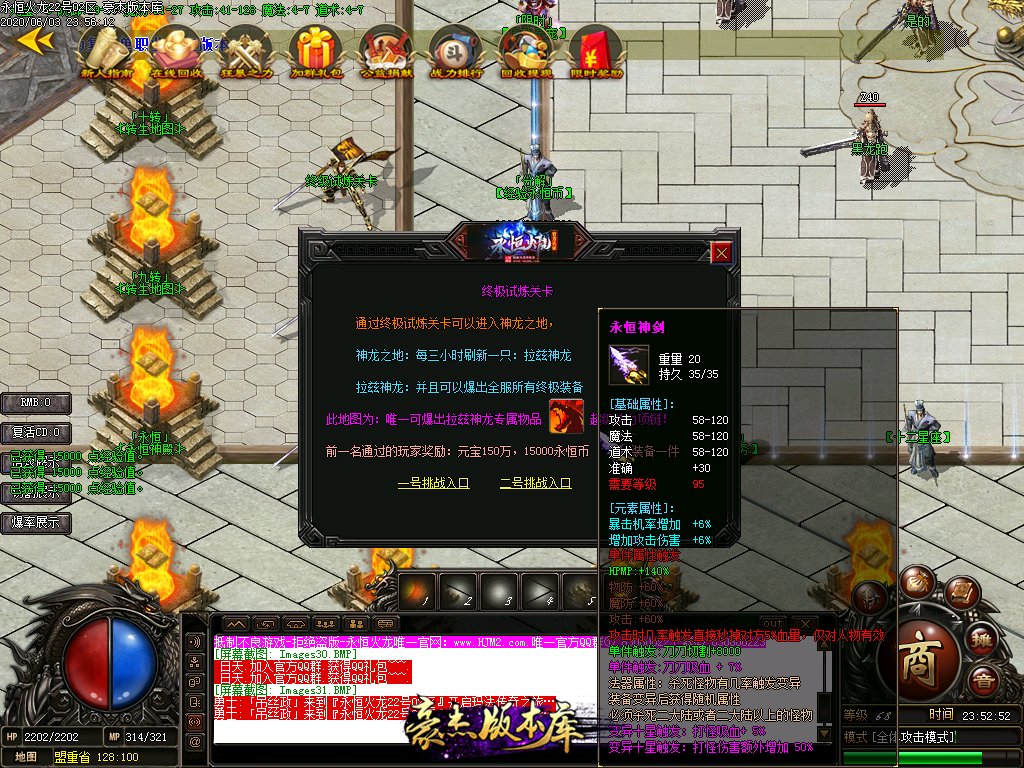Click the 地图 map button

(x=27, y=757)
